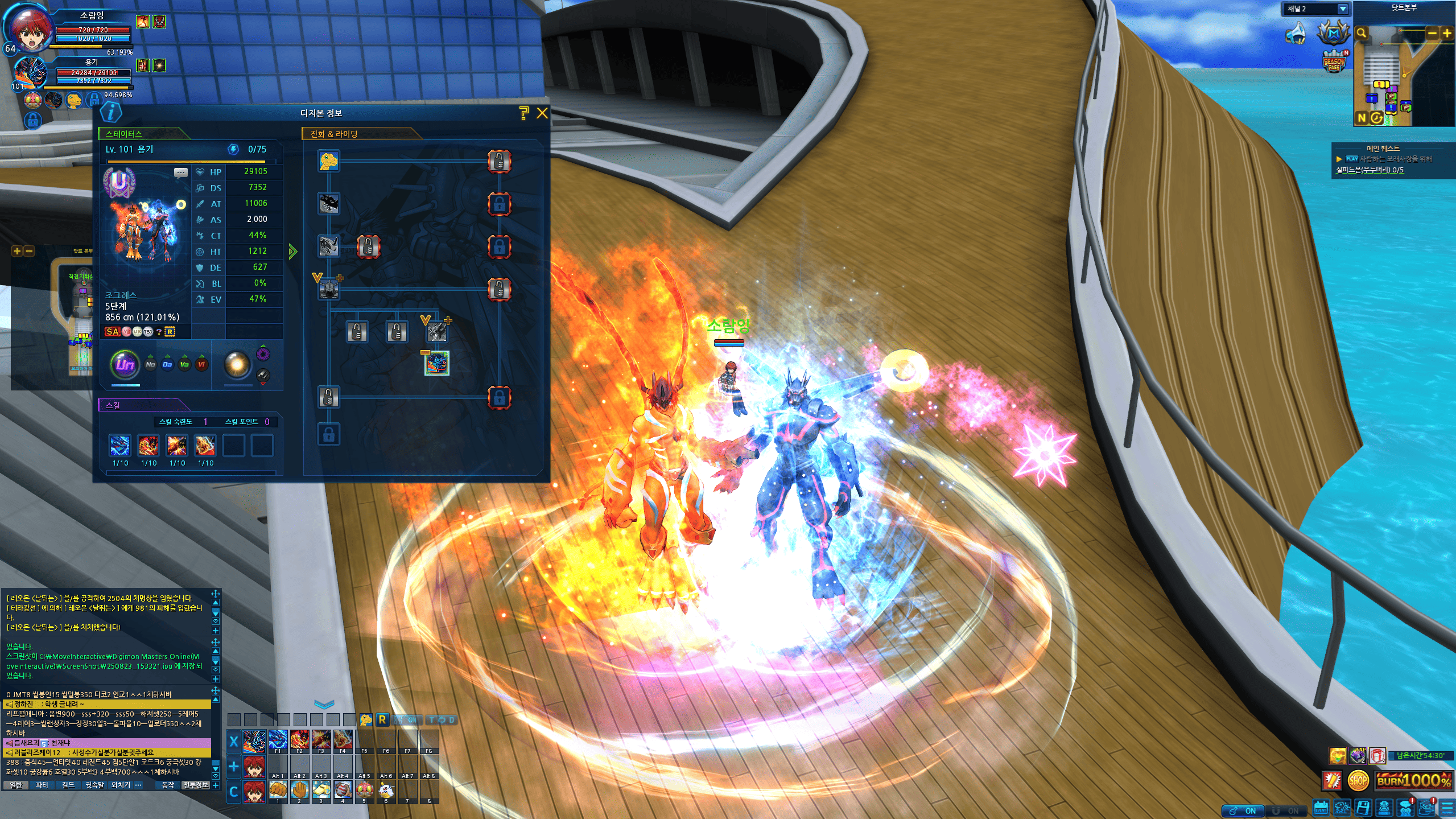This screenshot has width=1456, height=819.
Task: Click the first skill icon in 스킬 panel
Action: (120, 446)
